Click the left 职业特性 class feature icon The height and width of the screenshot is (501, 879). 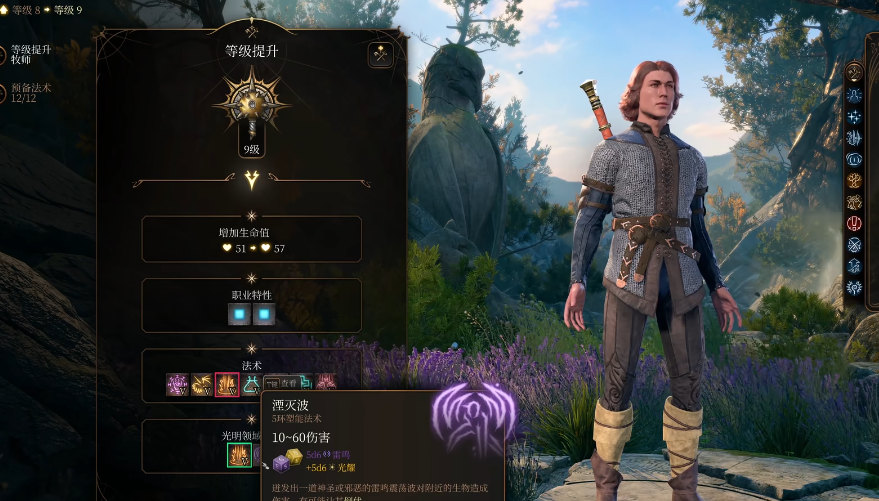pos(239,315)
